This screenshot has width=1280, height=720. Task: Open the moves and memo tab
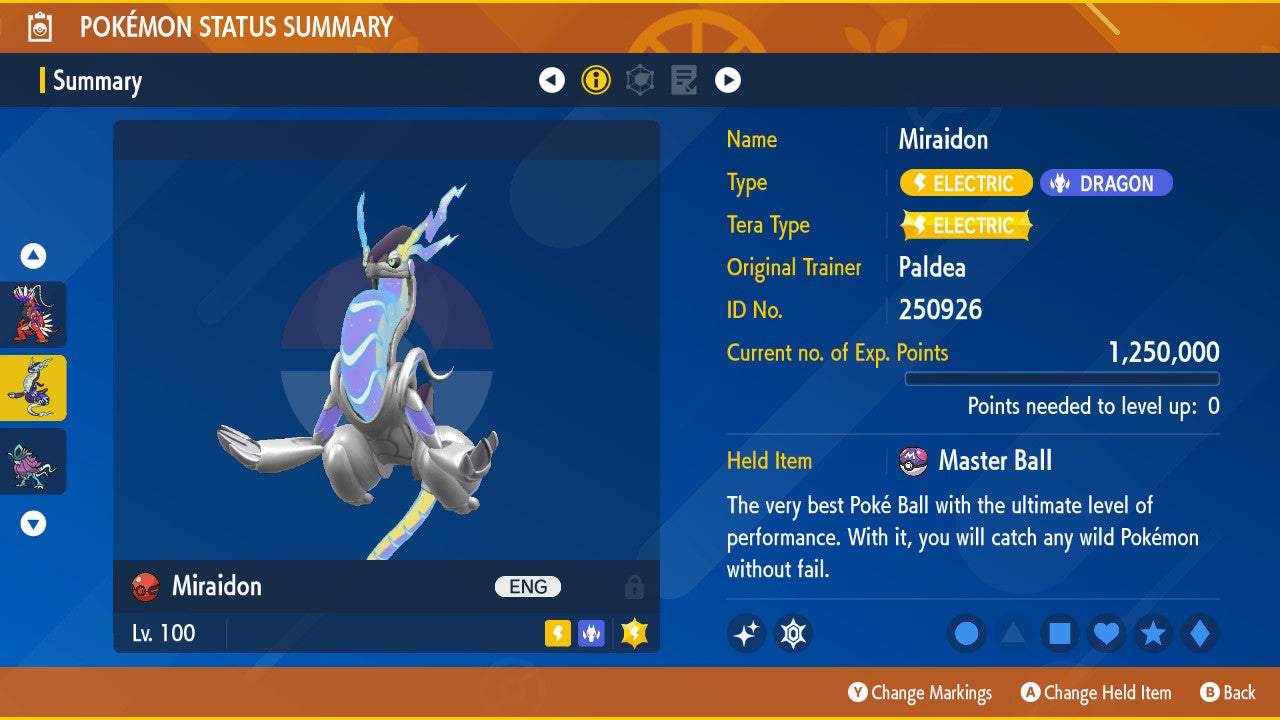click(x=684, y=80)
